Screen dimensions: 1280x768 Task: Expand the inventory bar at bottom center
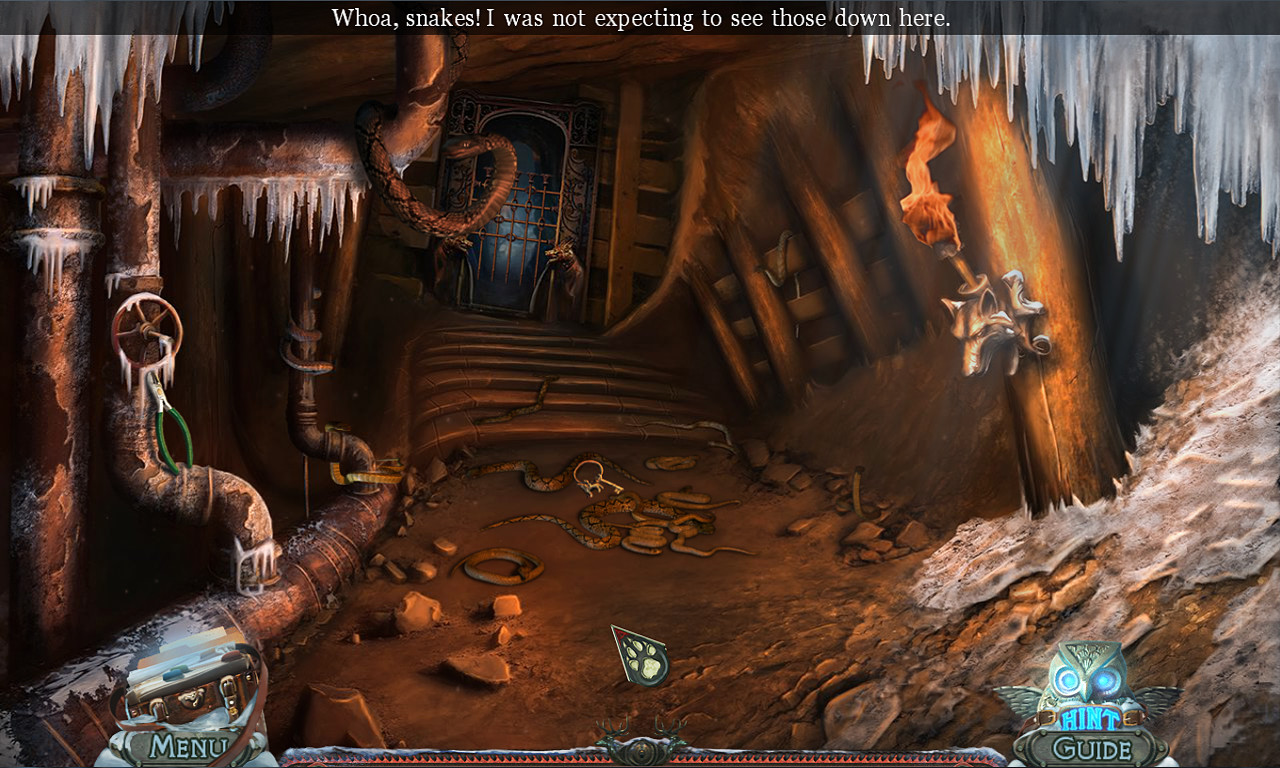click(x=640, y=750)
